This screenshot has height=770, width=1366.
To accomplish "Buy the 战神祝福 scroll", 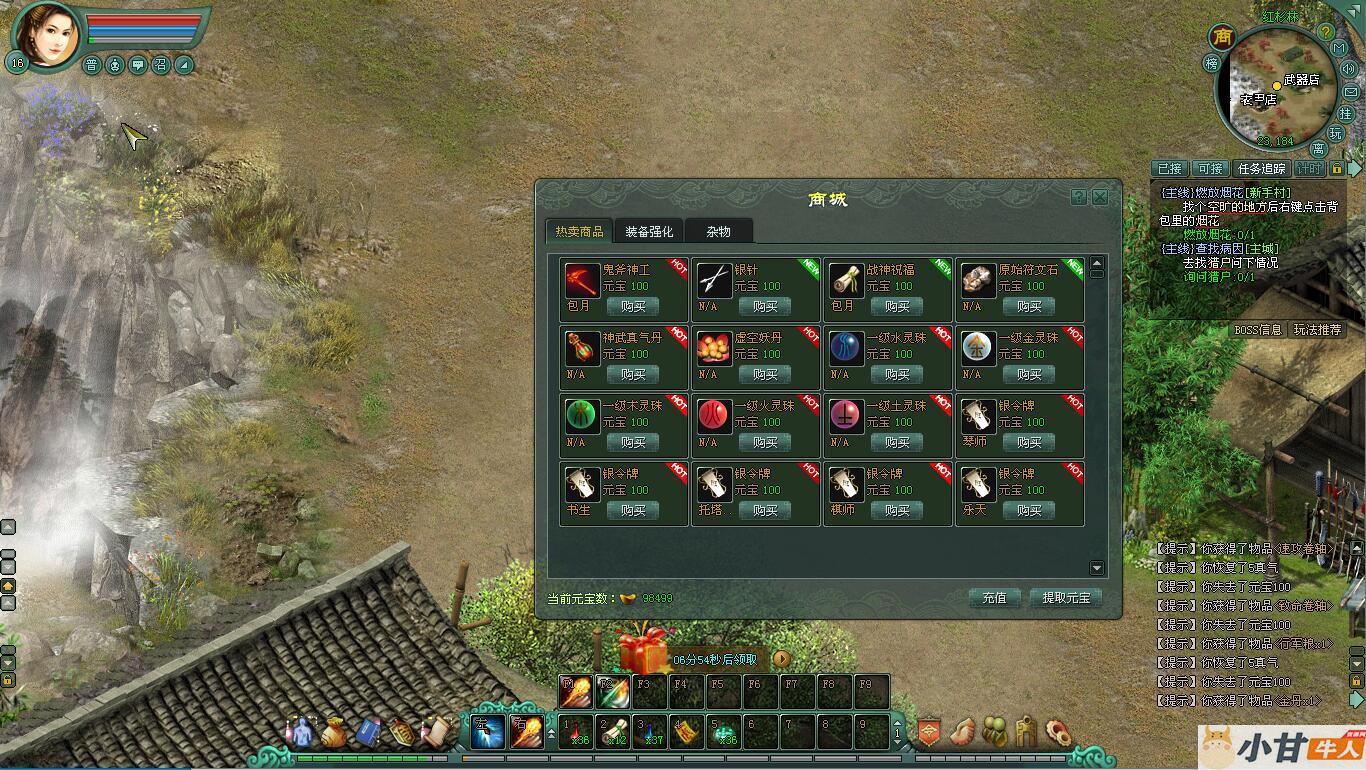I will 897,307.
